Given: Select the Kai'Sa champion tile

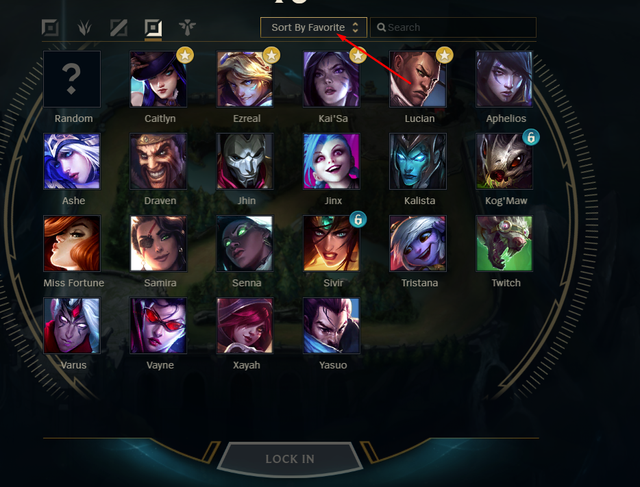Looking at the screenshot, I should pyautogui.click(x=331, y=79).
